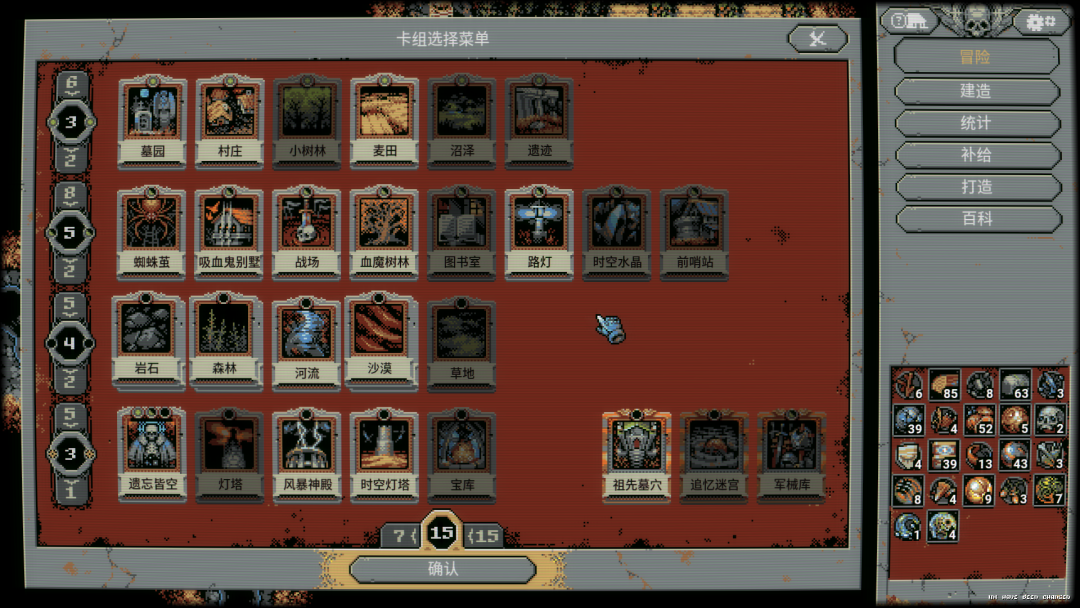Select the 墓园 card
The height and width of the screenshot is (608, 1080).
152,120
